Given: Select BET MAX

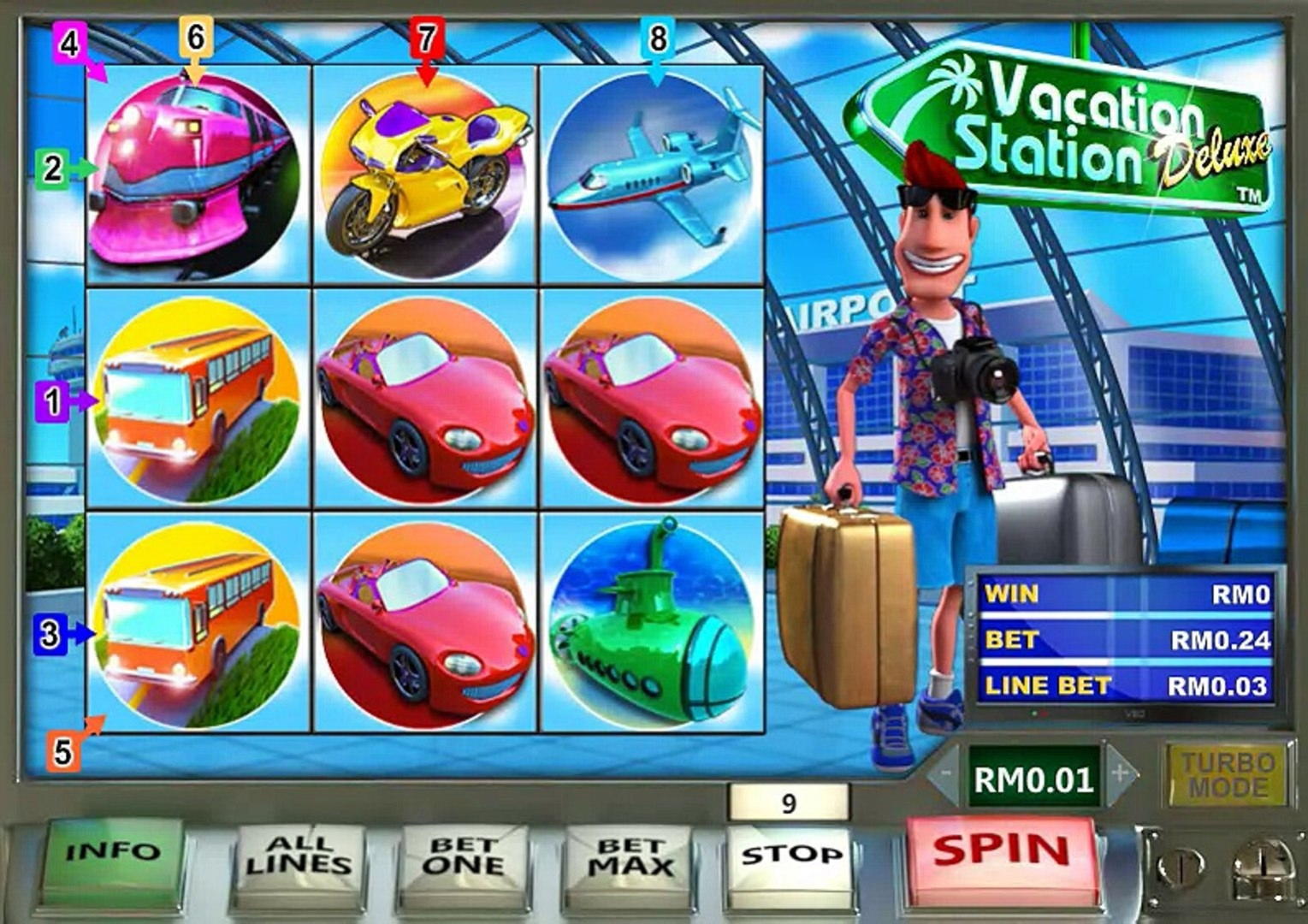Looking at the screenshot, I should click(629, 857).
